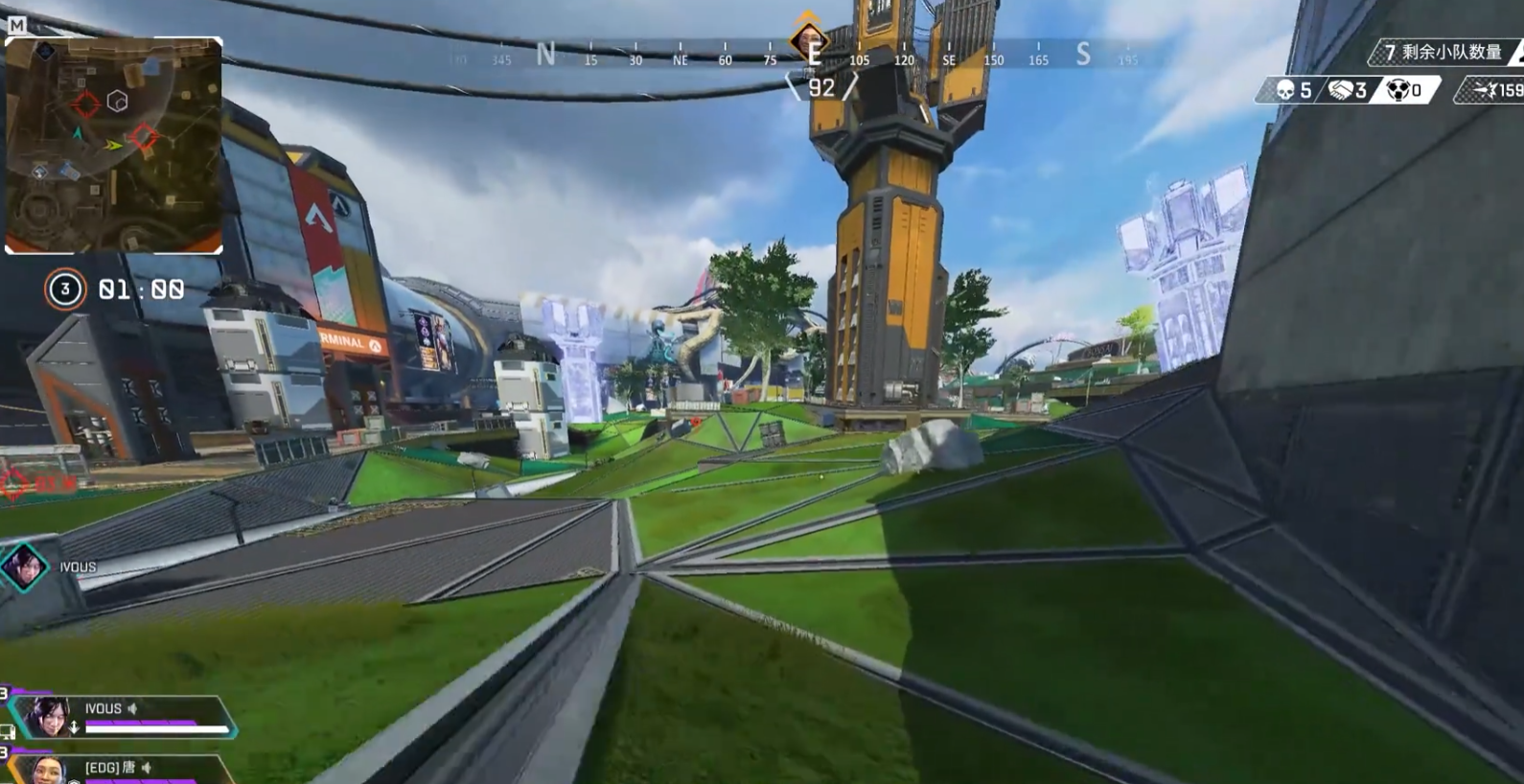Toggle the speaker icon beside [EDG] 唐
This screenshot has height=784, width=1524.
point(147,768)
